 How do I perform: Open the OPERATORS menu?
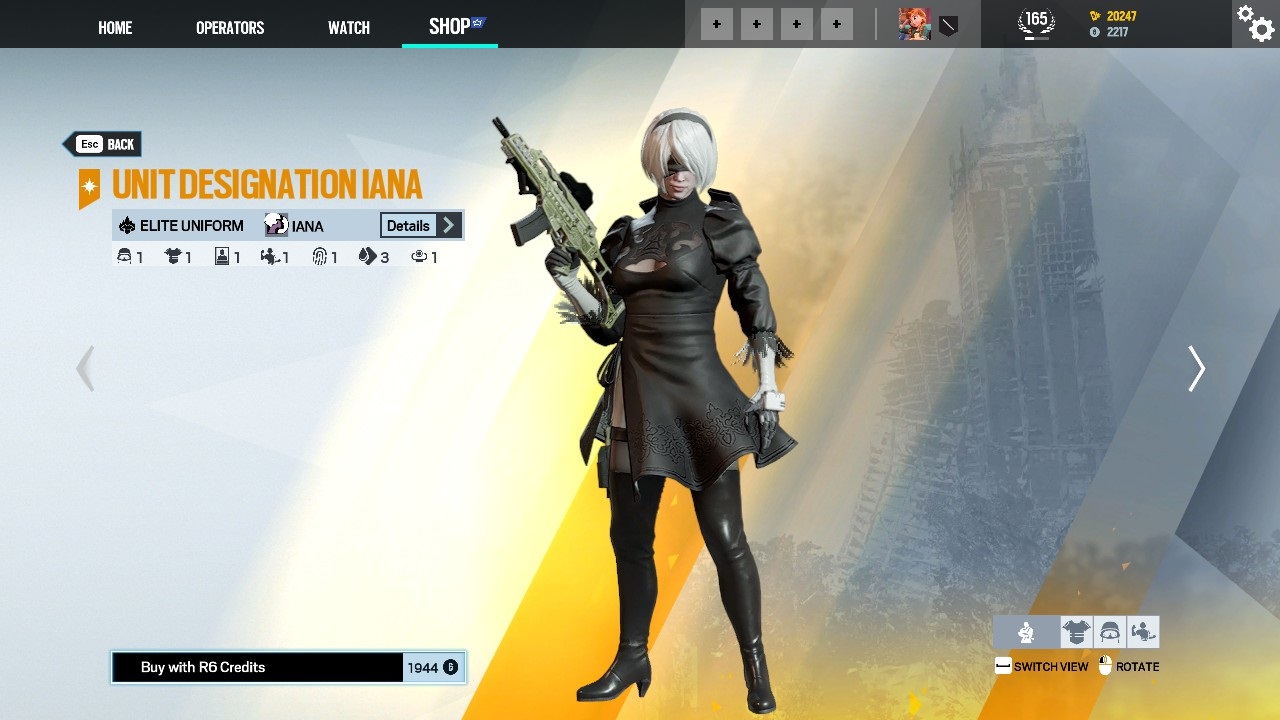[230, 27]
